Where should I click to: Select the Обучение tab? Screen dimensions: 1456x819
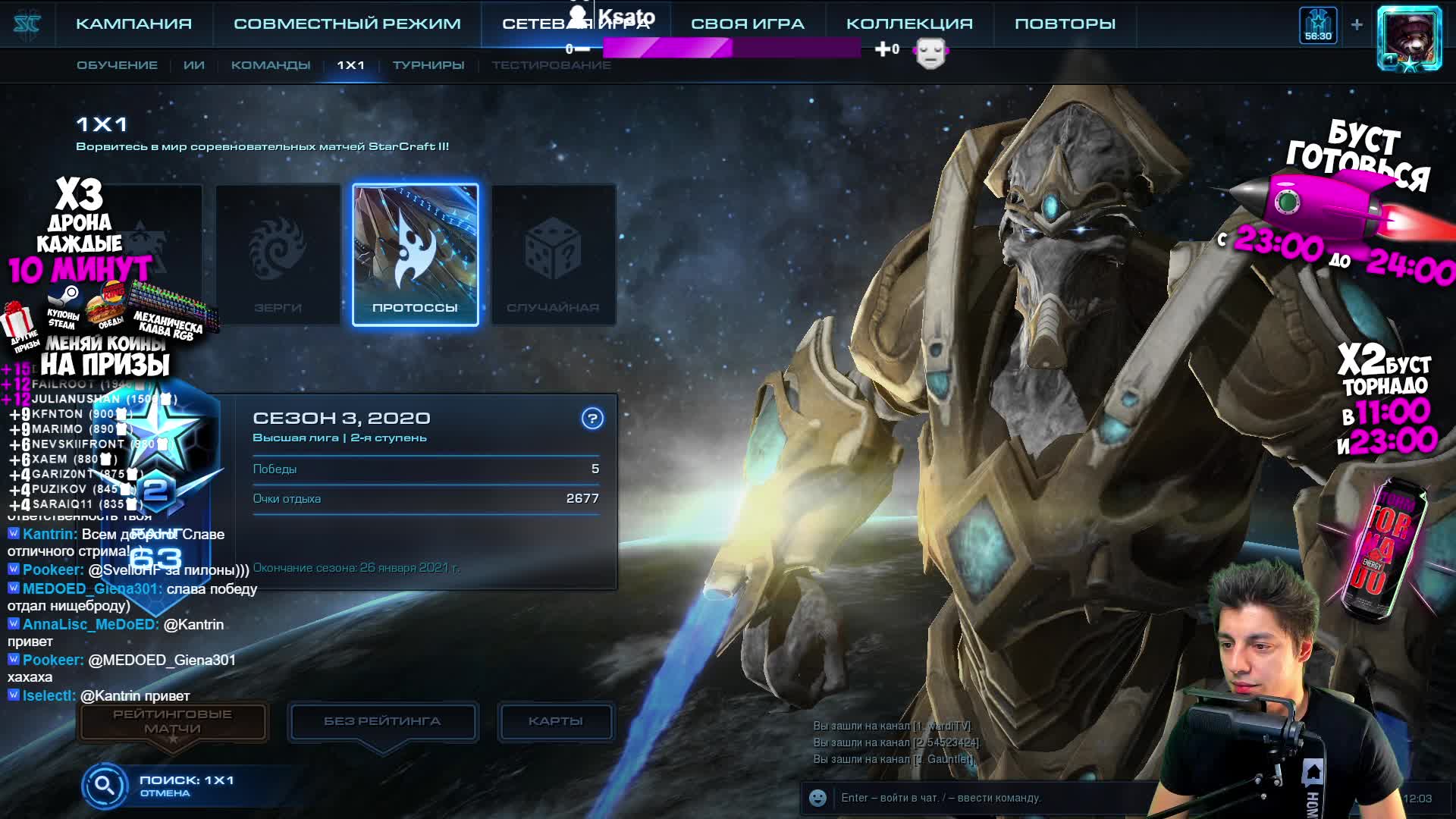click(117, 65)
